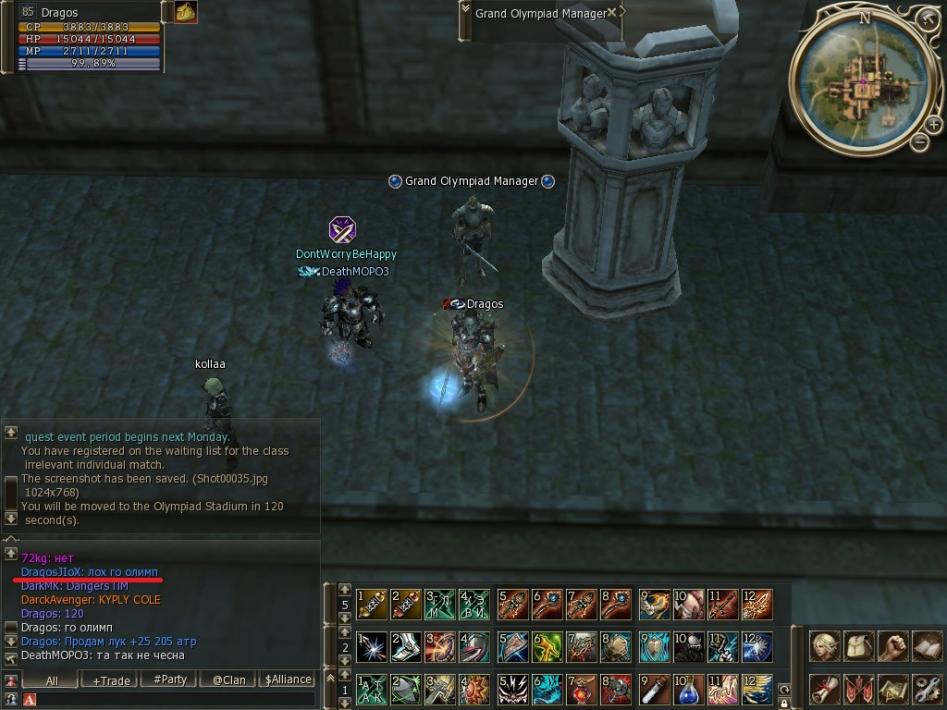Open the character status face icon
The width and height of the screenshot is (947, 710).
(x=825, y=647)
